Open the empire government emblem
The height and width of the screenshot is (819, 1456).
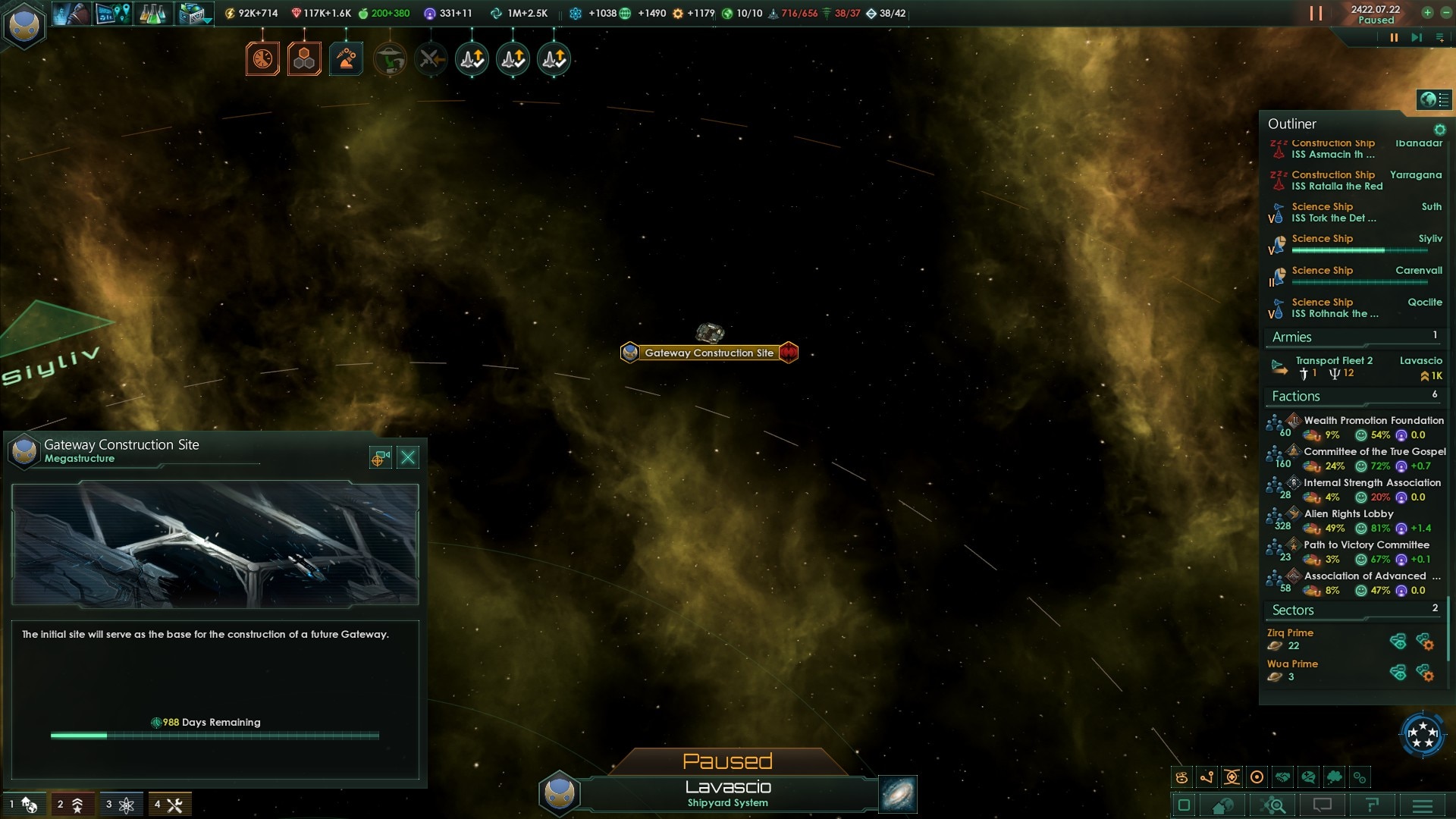pyautogui.click(x=24, y=25)
